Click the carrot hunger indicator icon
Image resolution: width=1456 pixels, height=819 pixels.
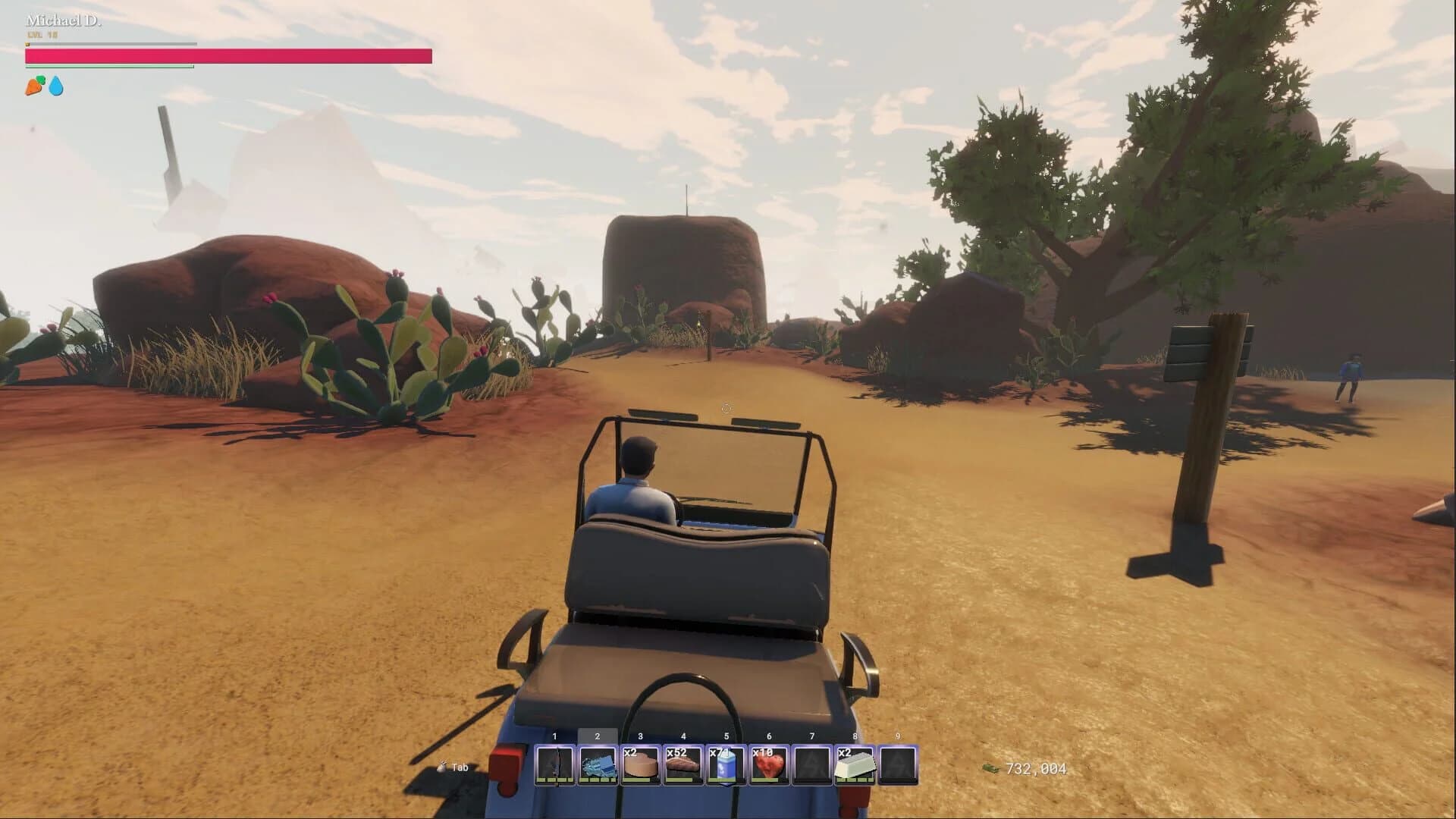[31, 85]
